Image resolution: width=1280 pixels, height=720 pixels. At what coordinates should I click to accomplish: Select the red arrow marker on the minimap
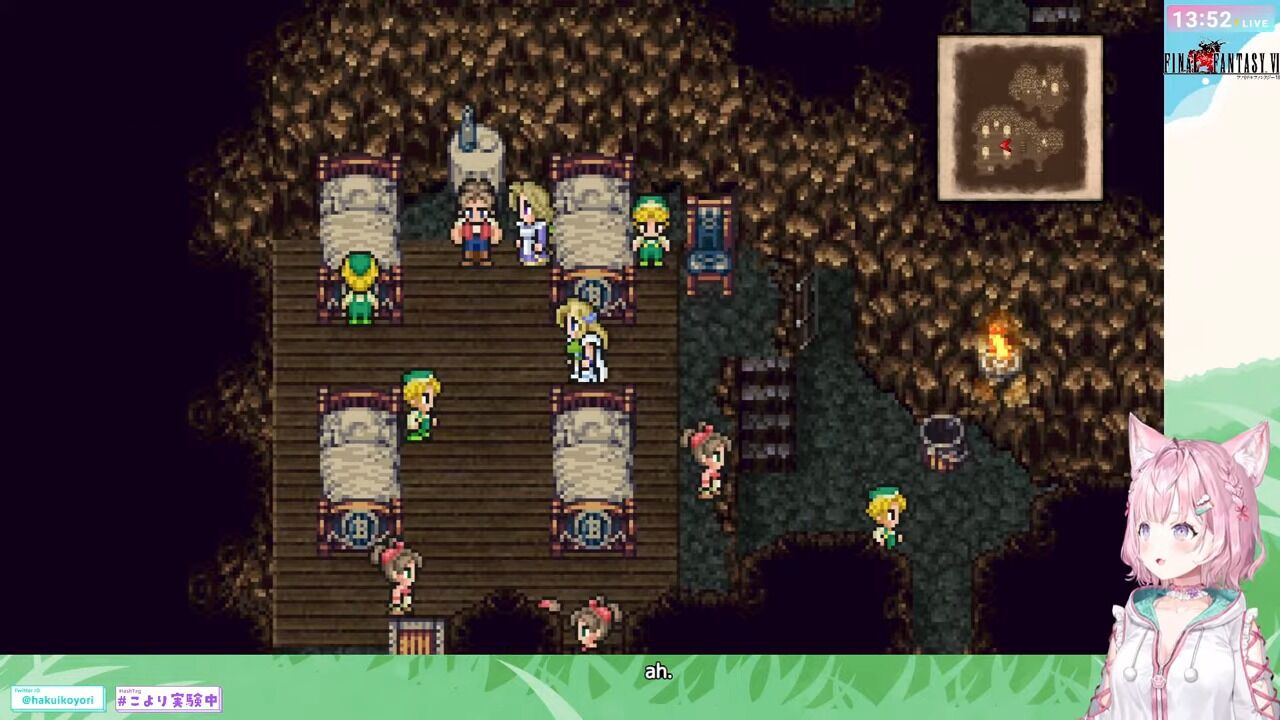1007,143
